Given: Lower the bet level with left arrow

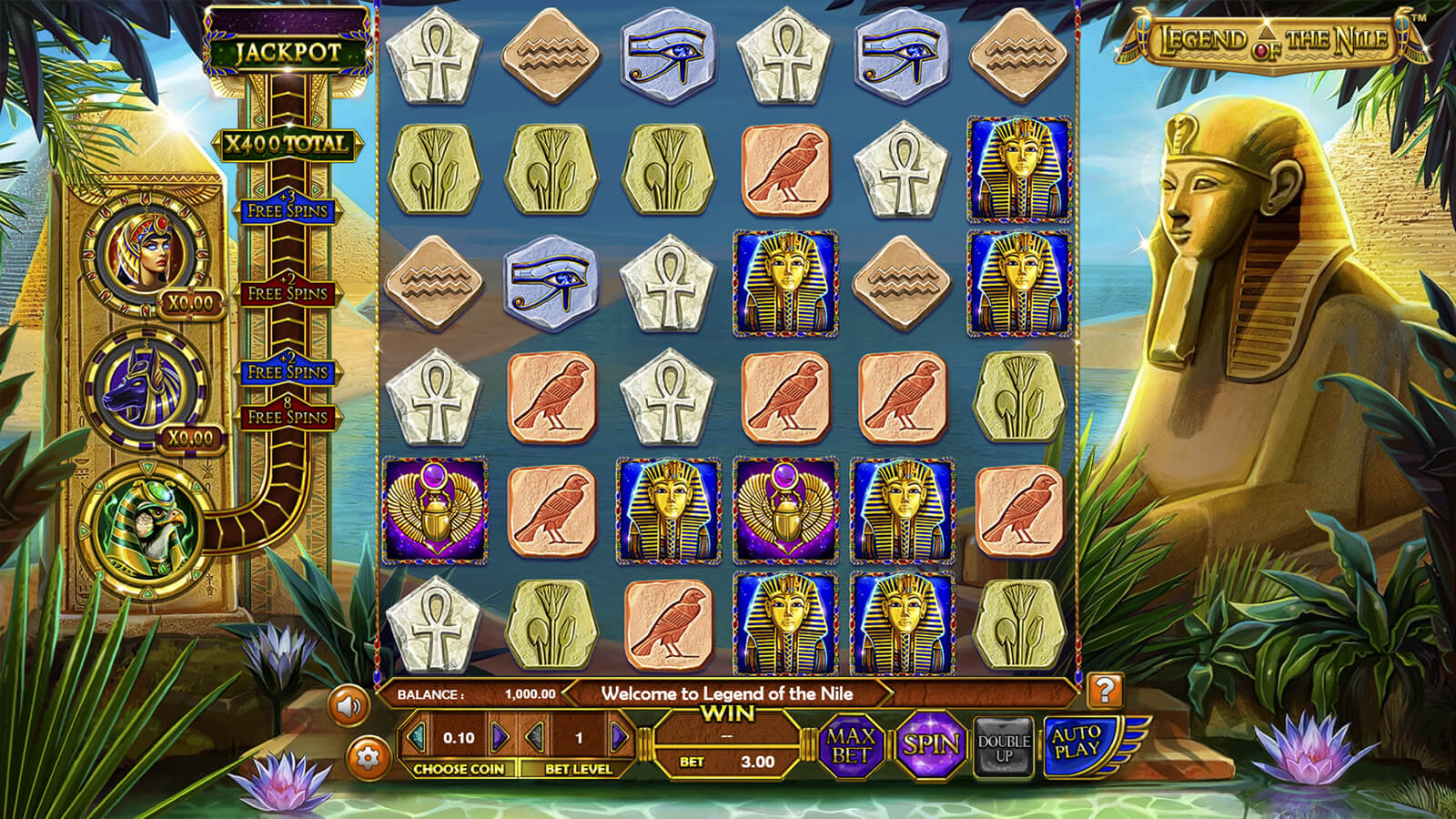Looking at the screenshot, I should (x=537, y=737).
